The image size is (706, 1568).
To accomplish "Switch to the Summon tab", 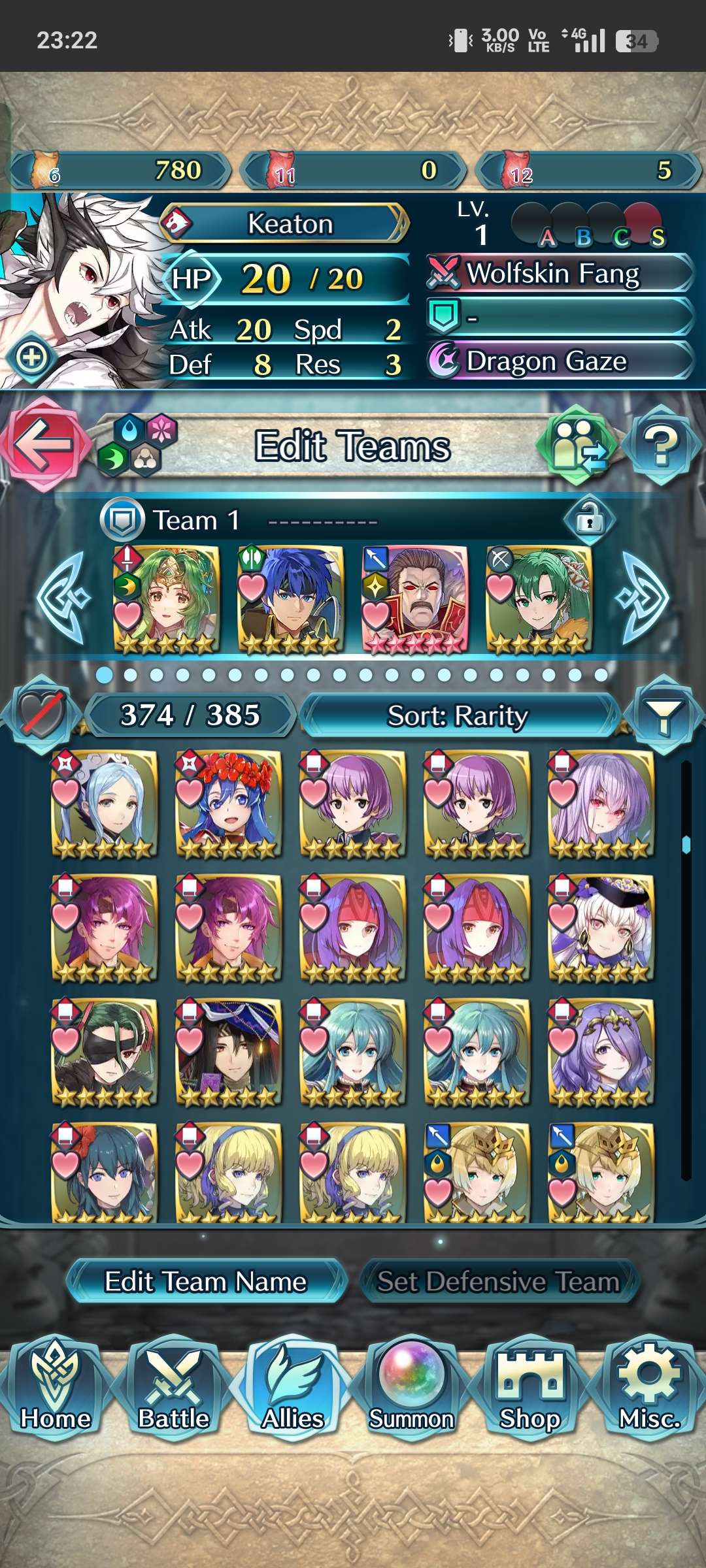I will tap(411, 1385).
